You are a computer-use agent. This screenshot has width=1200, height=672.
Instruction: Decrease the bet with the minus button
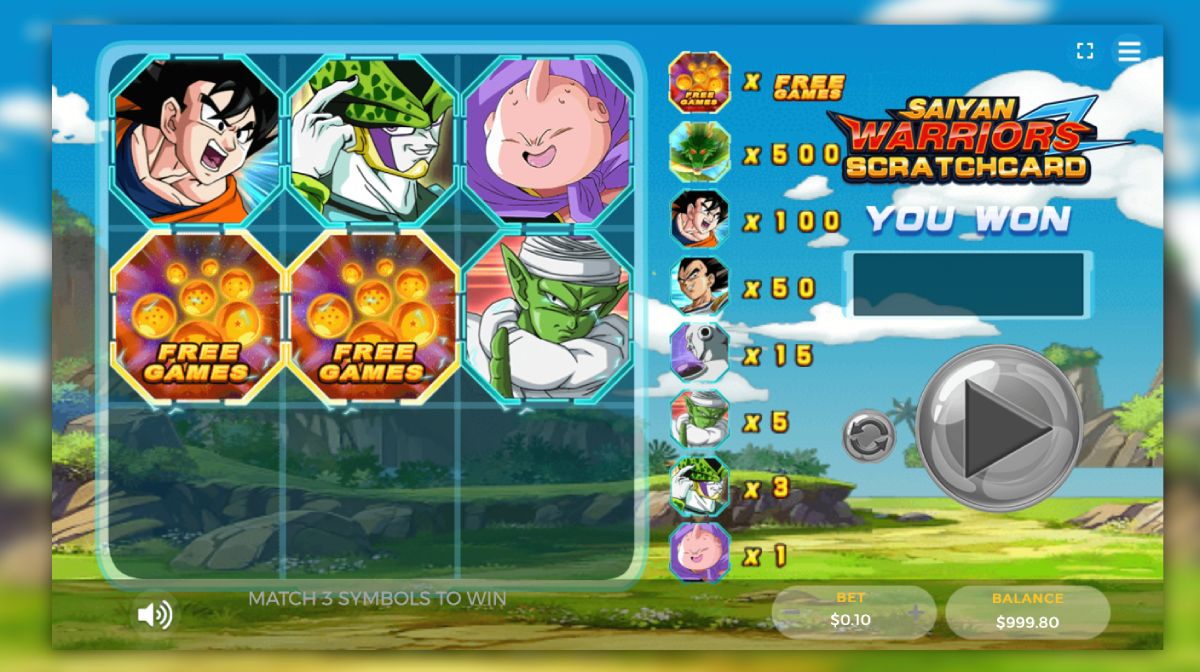click(x=791, y=612)
